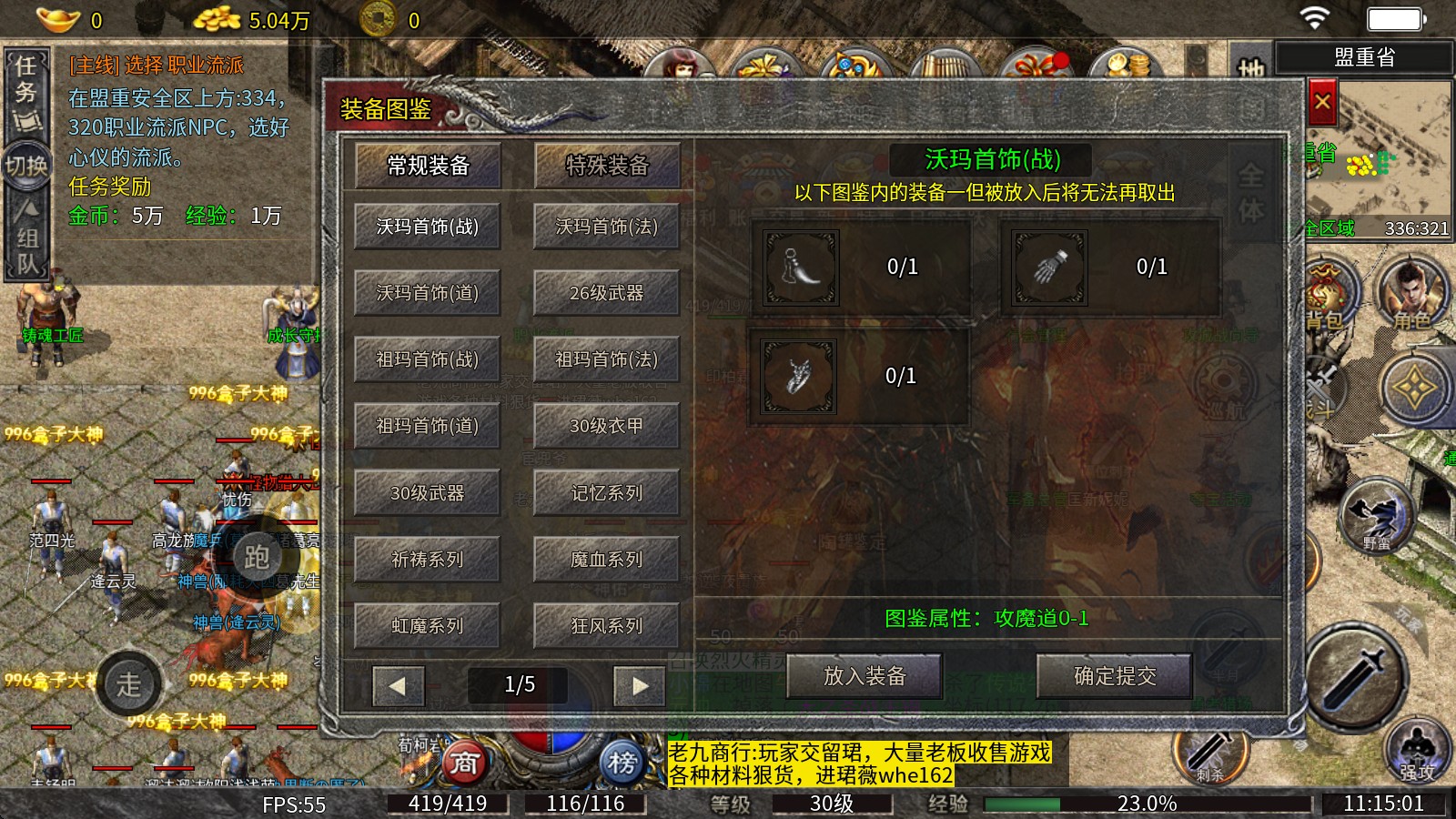
Task: Switch to the 常规装备 tab
Action: (x=428, y=166)
